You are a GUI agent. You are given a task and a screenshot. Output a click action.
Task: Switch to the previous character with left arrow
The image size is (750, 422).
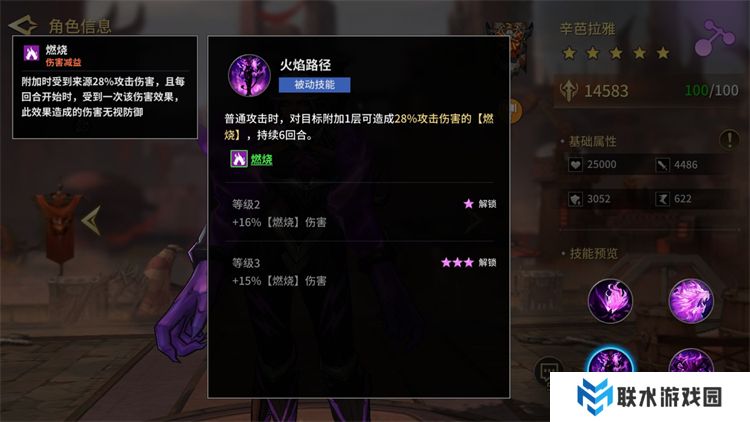[92, 220]
